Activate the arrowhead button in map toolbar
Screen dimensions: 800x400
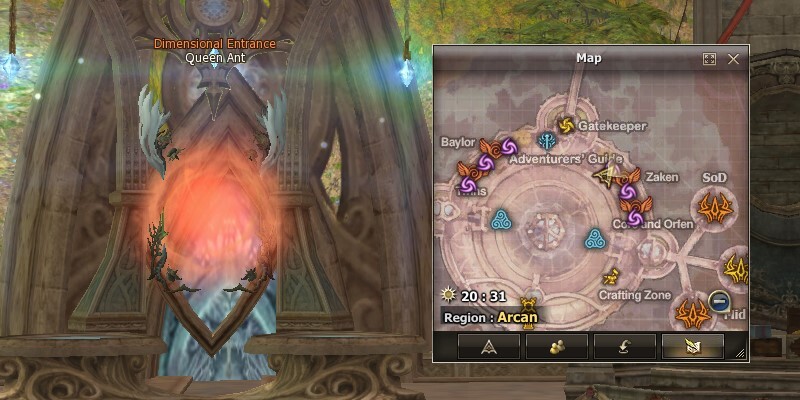(489, 346)
